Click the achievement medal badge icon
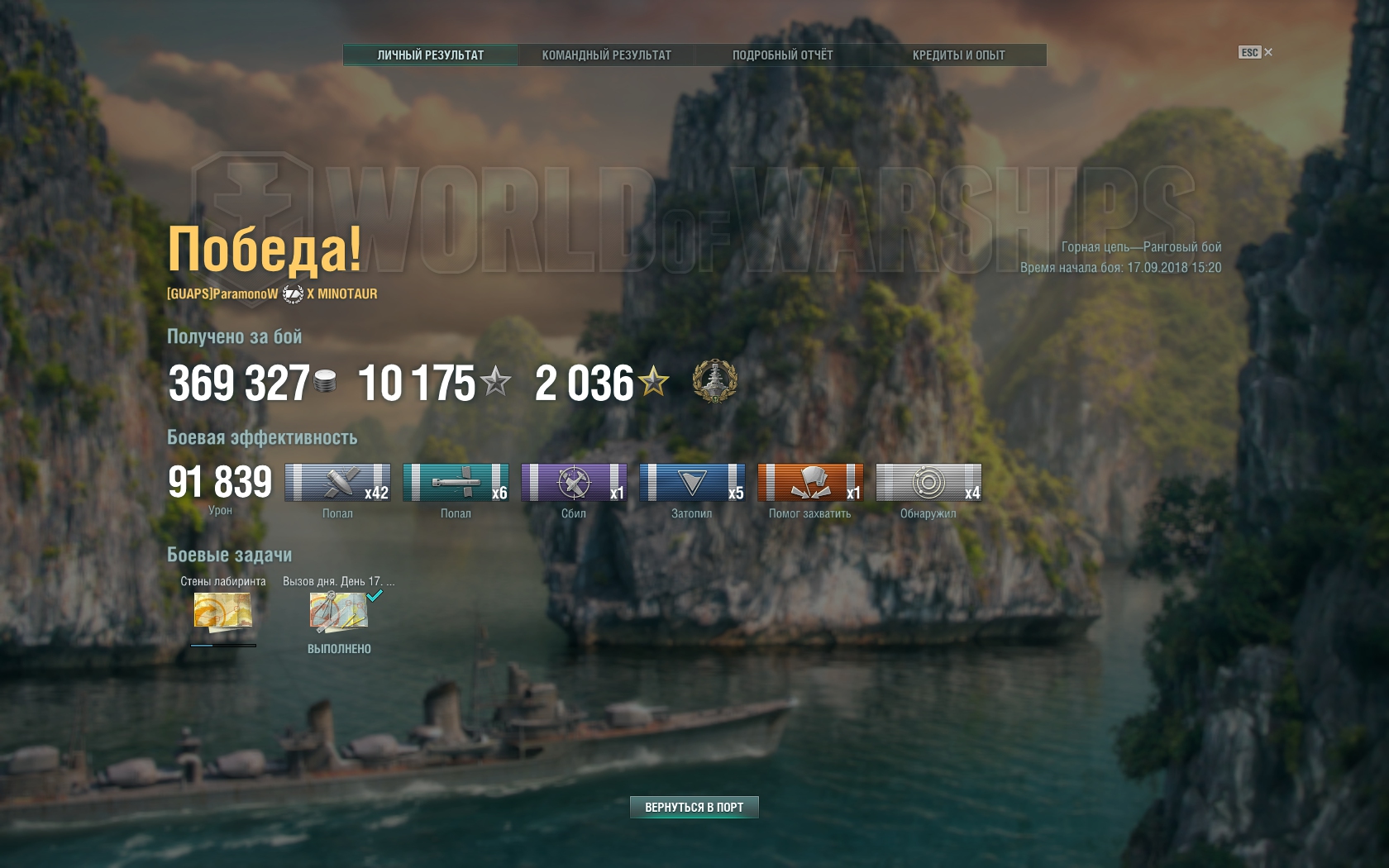Screen dimensions: 1389x868 714,381
